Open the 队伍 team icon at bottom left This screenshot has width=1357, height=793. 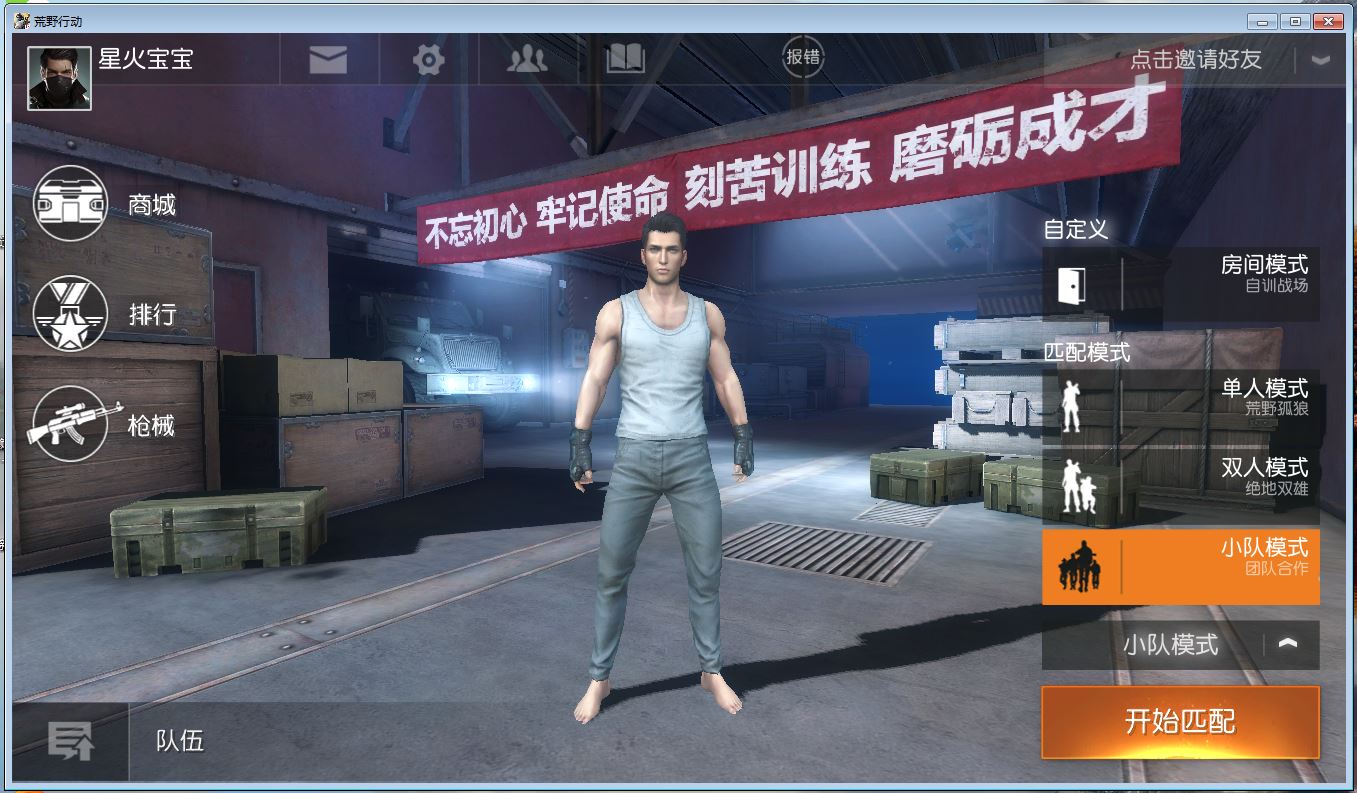point(70,740)
